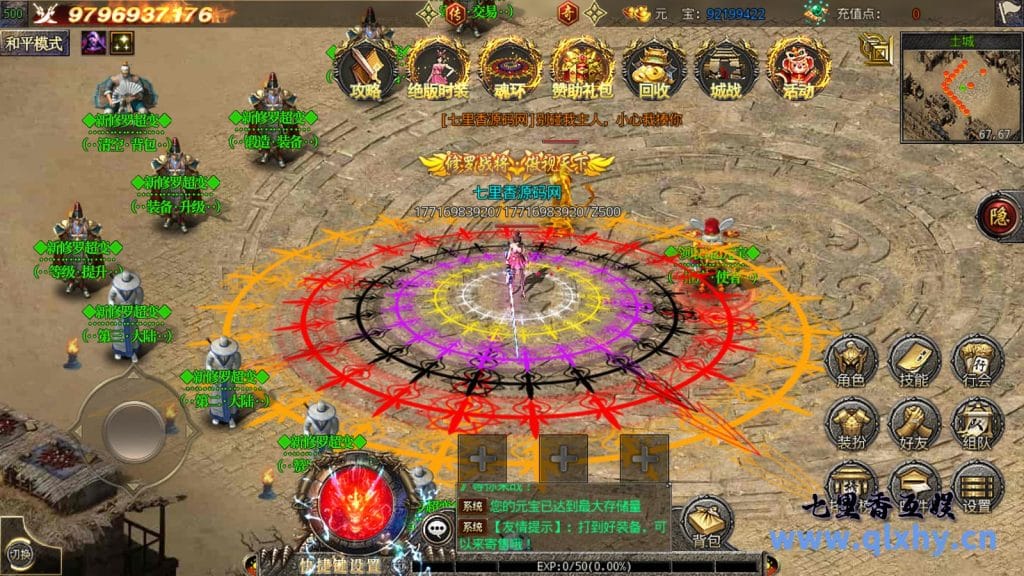Viewport: 1024px width, 576px height.
Task: Open the 组队 team panel
Action: [977, 423]
